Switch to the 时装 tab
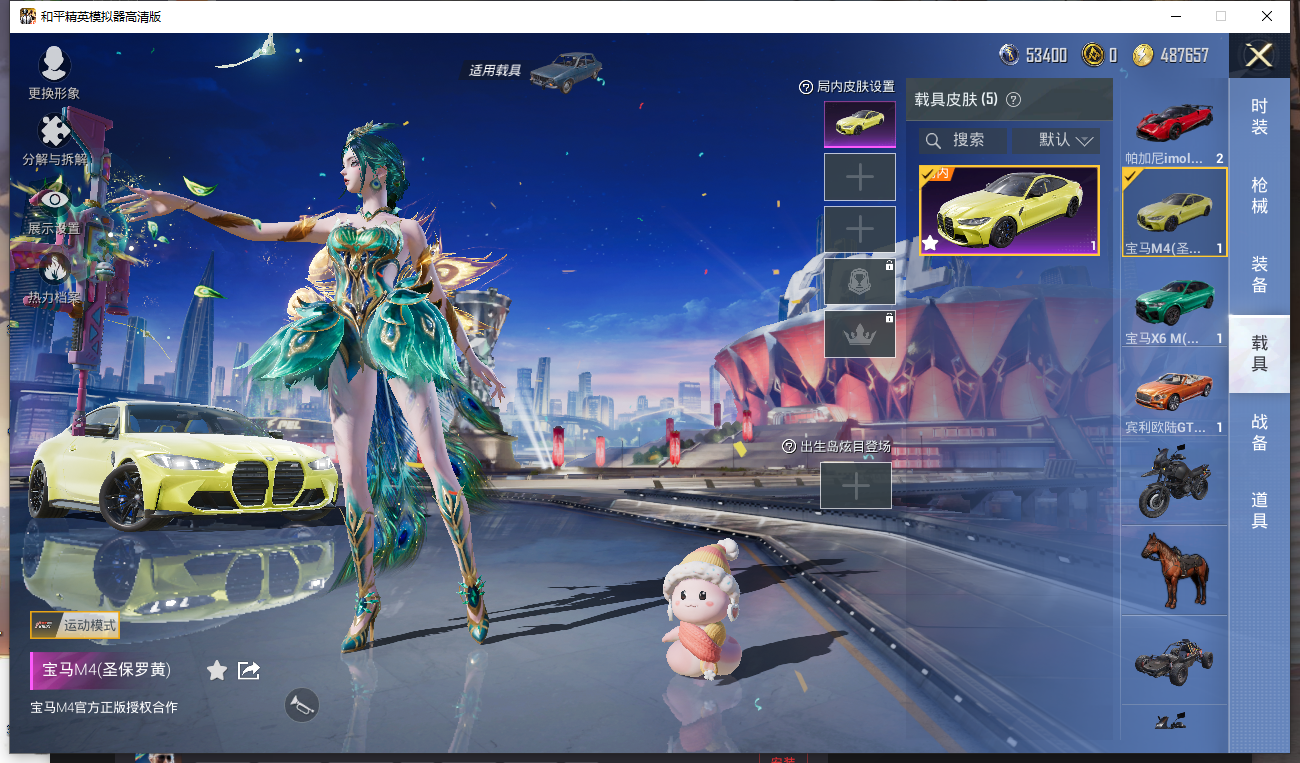Viewport: 1300px width, 763px height. tap(1259, 117)
